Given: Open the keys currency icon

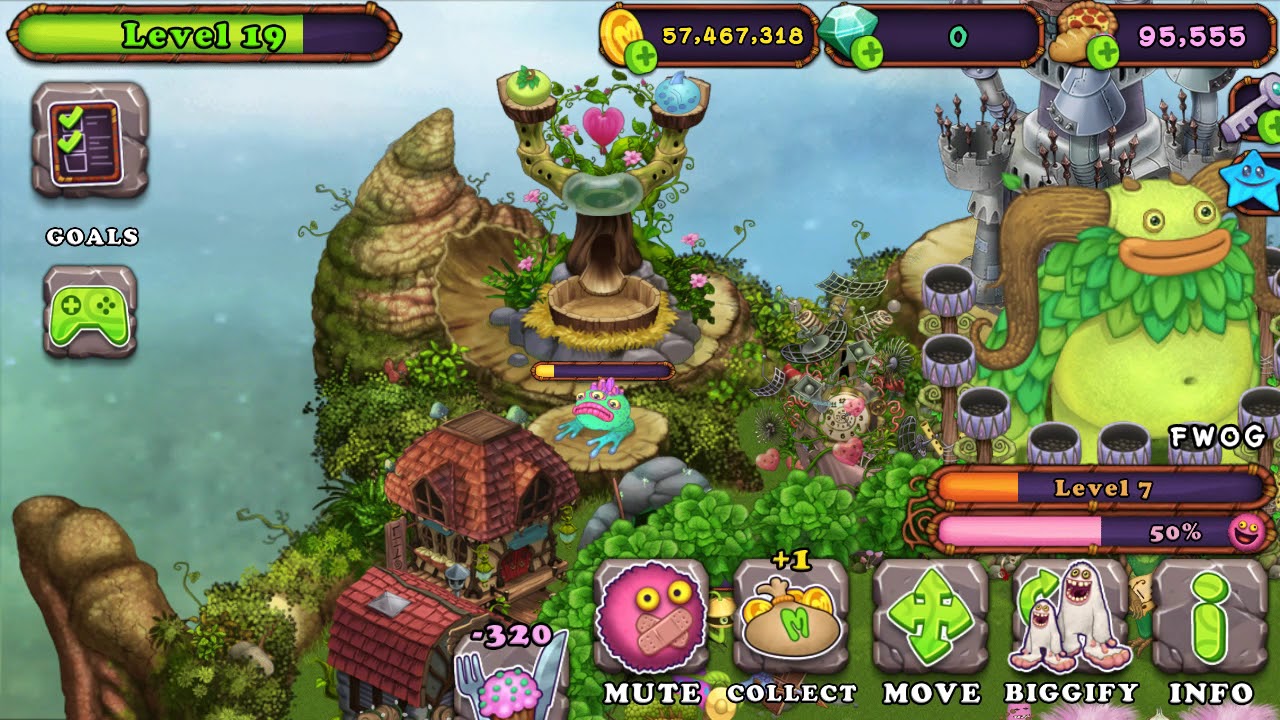Looking at the screenshot, I should pos(1254,112).
